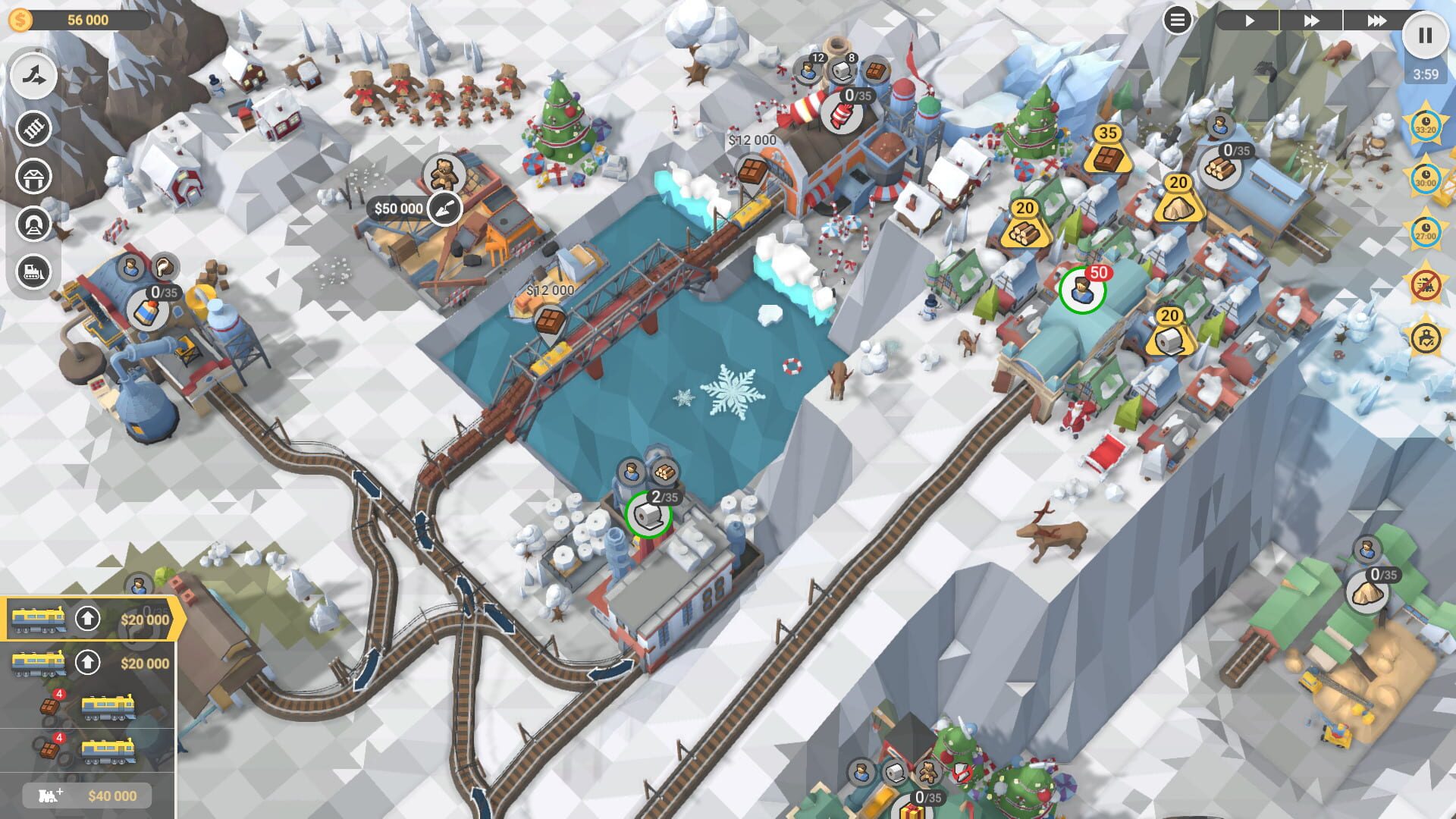Select the station building tool
The image size is (1456, 819).
33,176
